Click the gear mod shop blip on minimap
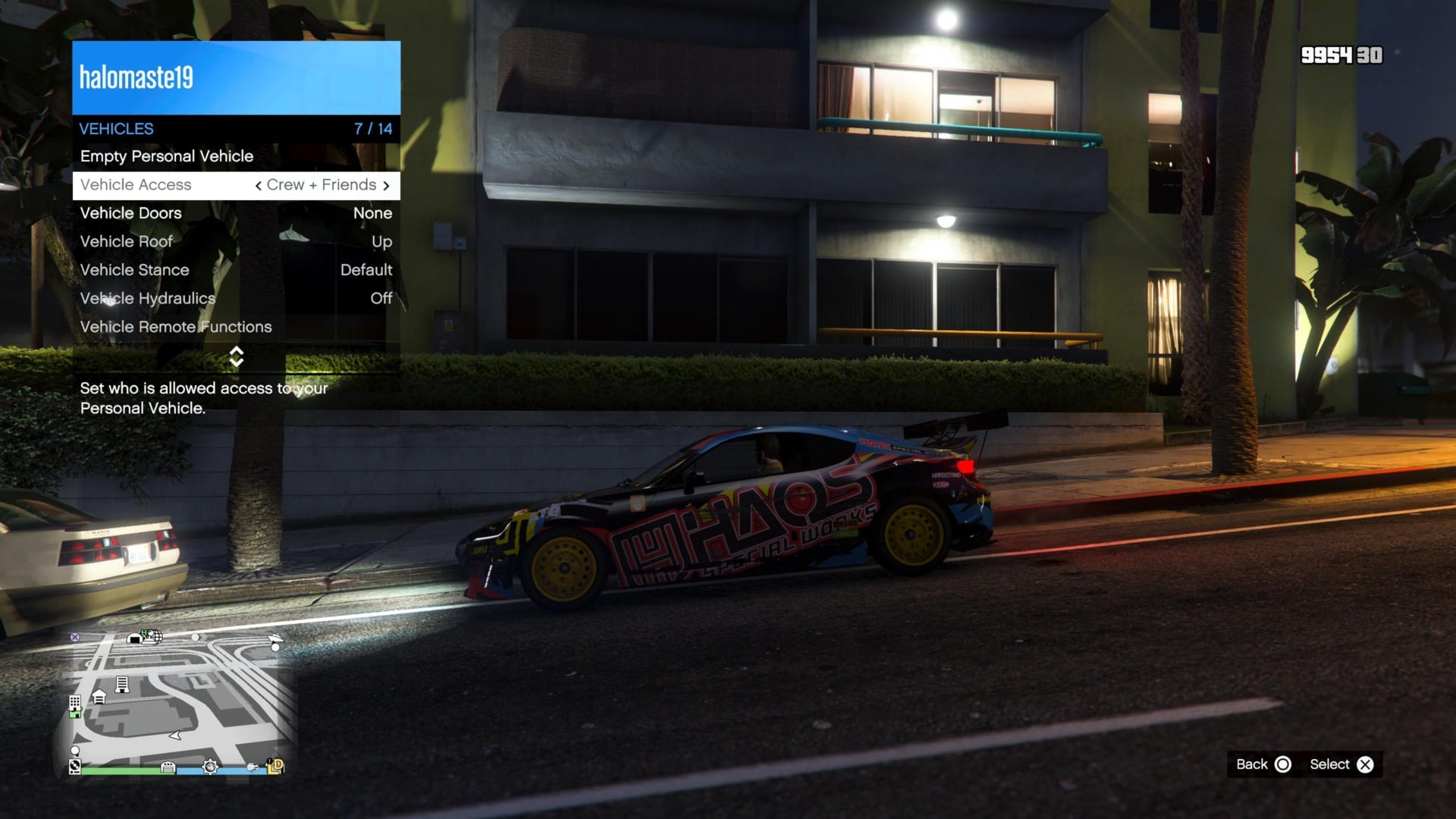Viewport: 1456px width, 819px height. click(x=210, y=767)
